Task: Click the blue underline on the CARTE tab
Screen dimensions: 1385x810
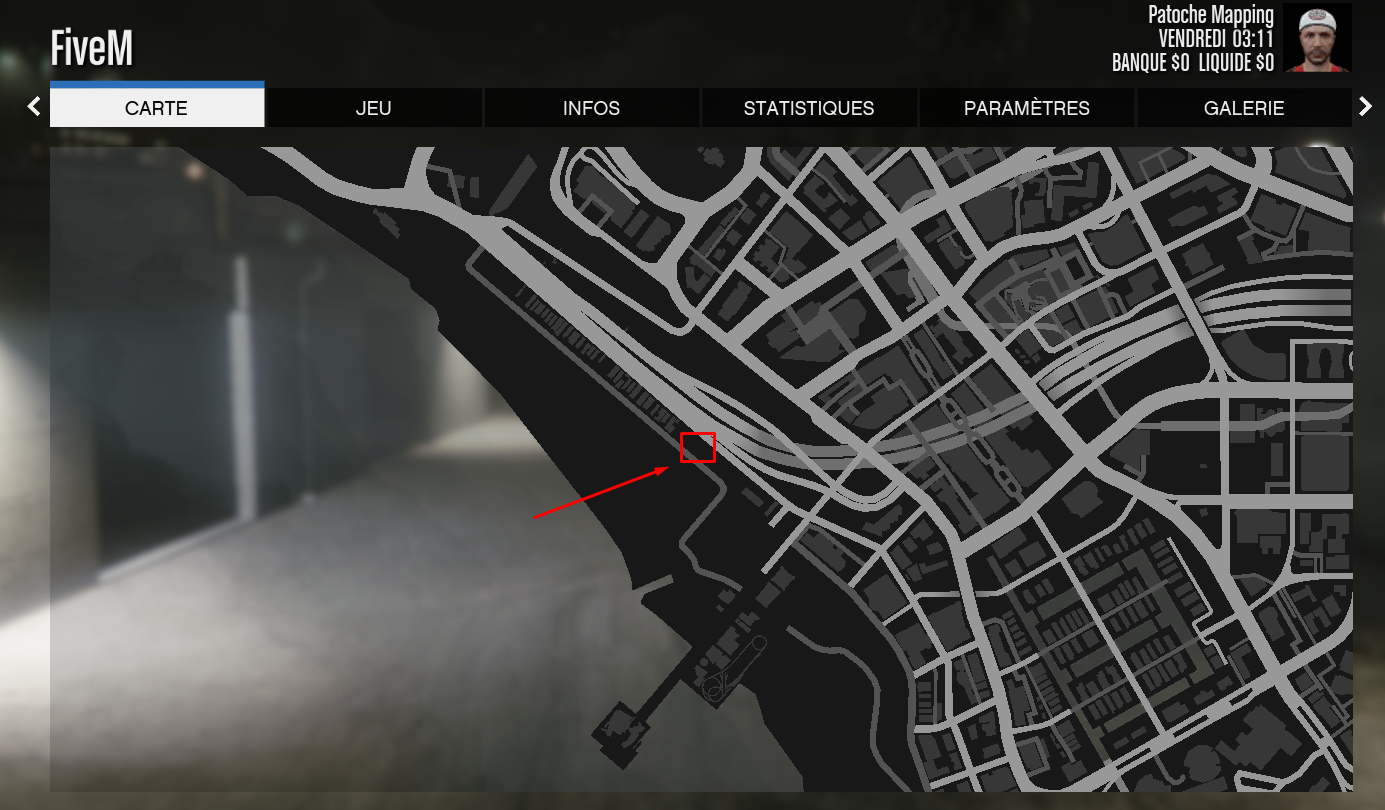Action: [157, 84]
